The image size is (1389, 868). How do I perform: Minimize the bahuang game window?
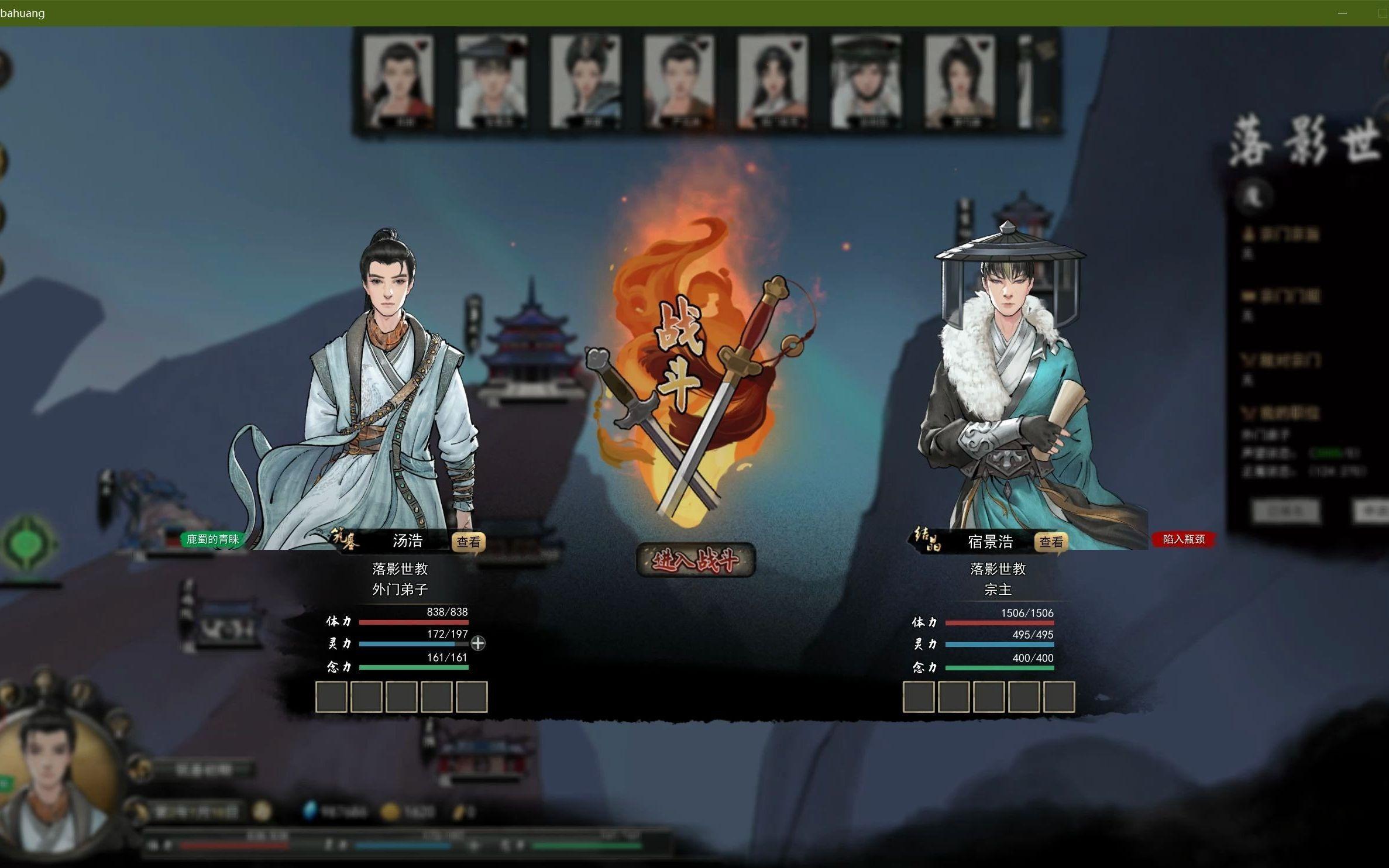[x=1342, y=13]
